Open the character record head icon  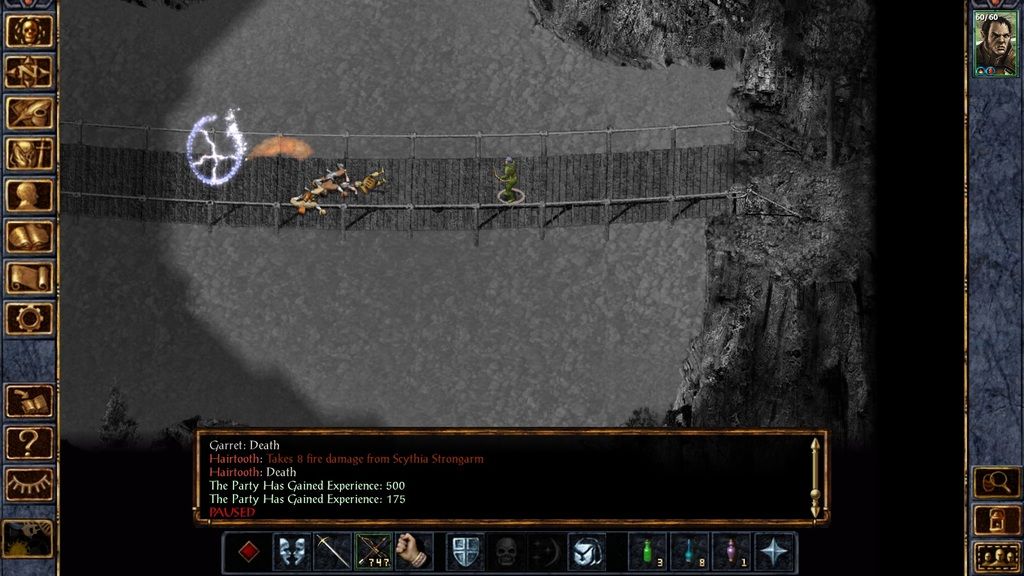coord(30,195)
